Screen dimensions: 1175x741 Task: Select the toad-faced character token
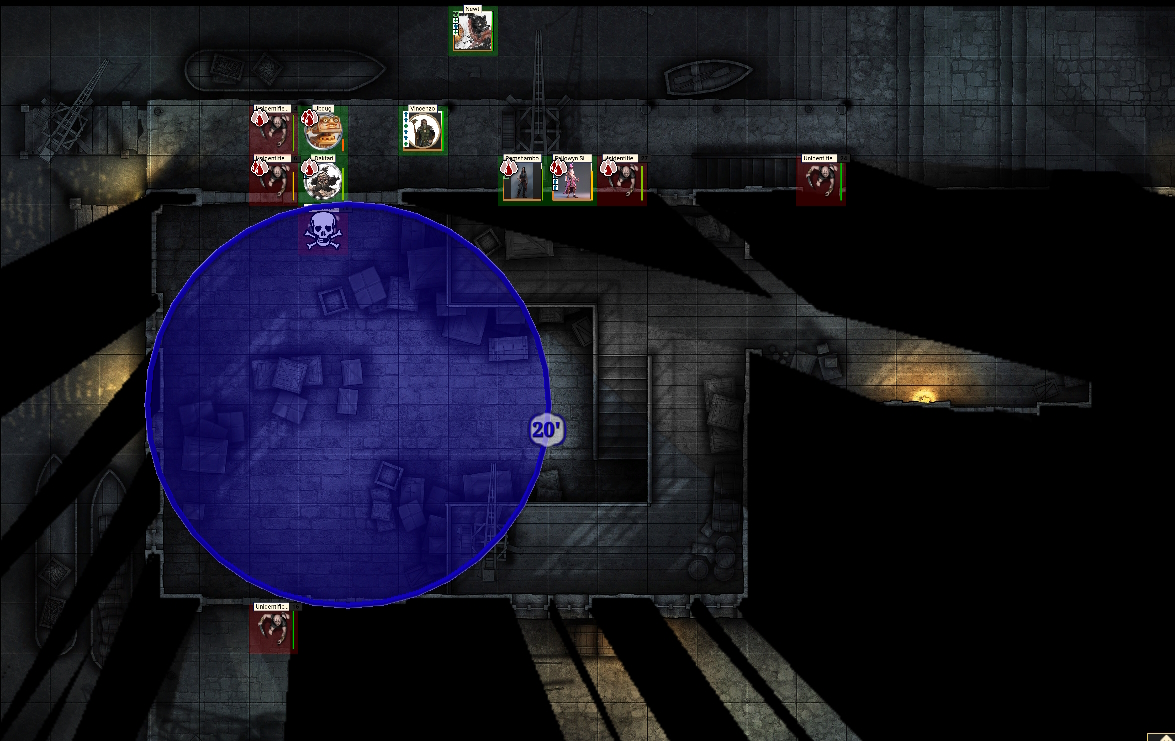[x=323, y=130]
